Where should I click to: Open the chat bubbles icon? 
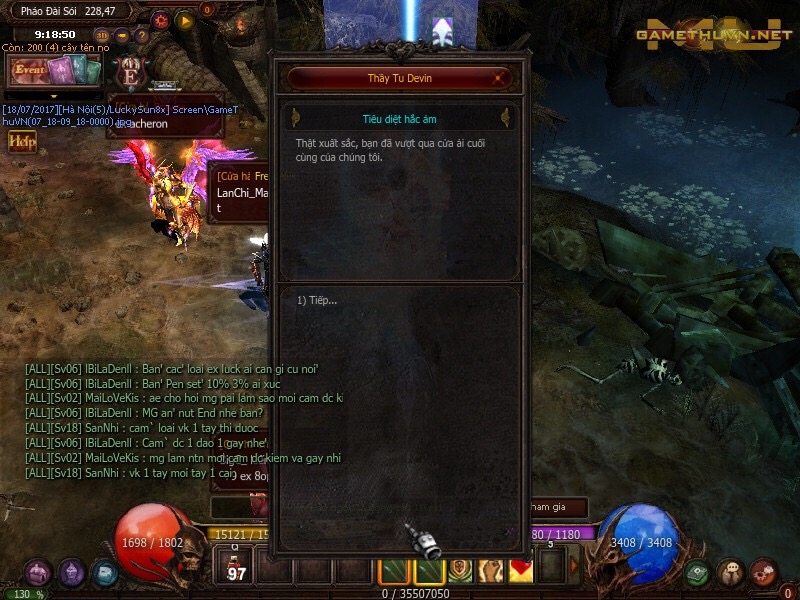731,573
